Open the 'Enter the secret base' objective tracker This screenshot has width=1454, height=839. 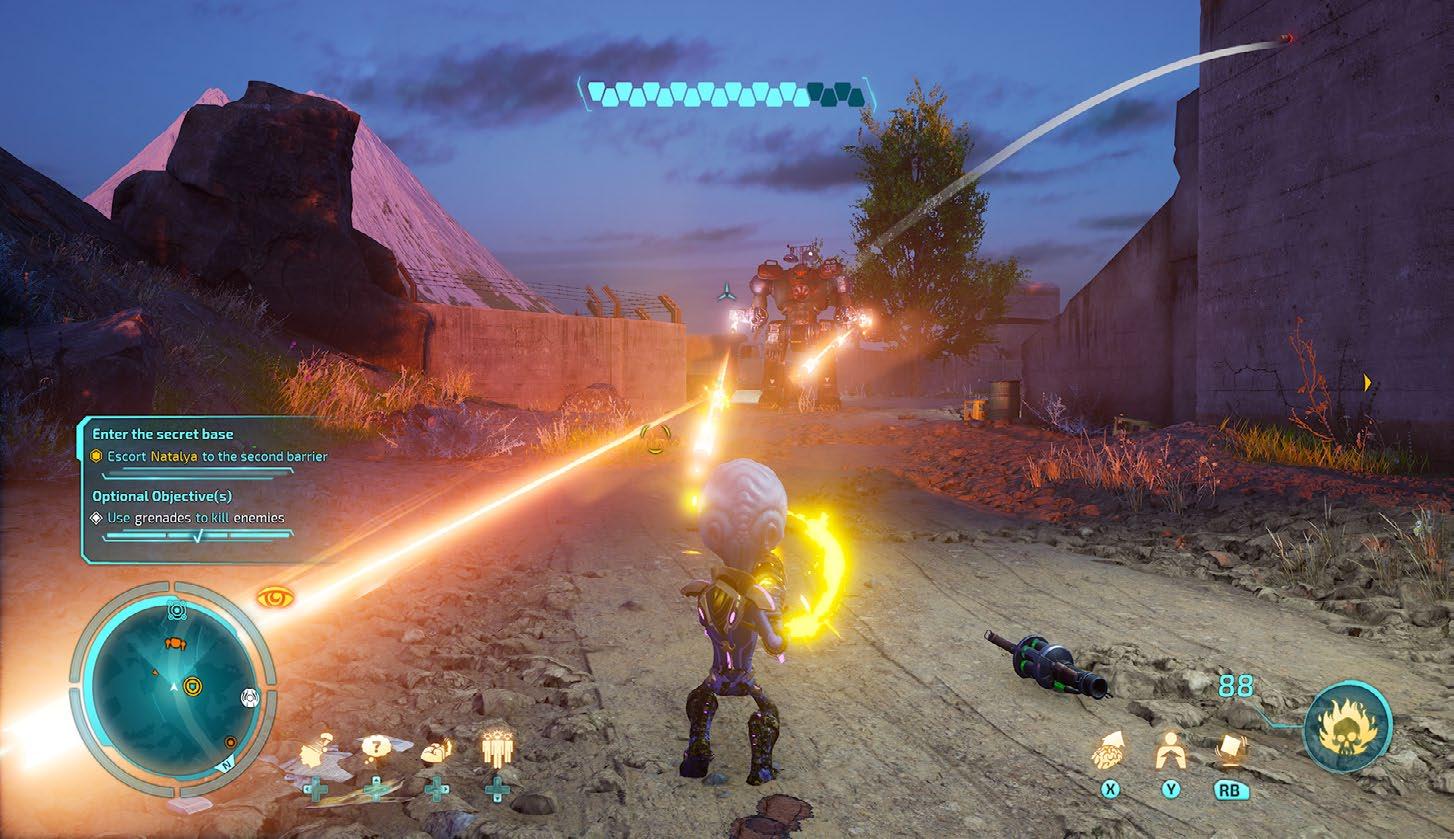163,434
